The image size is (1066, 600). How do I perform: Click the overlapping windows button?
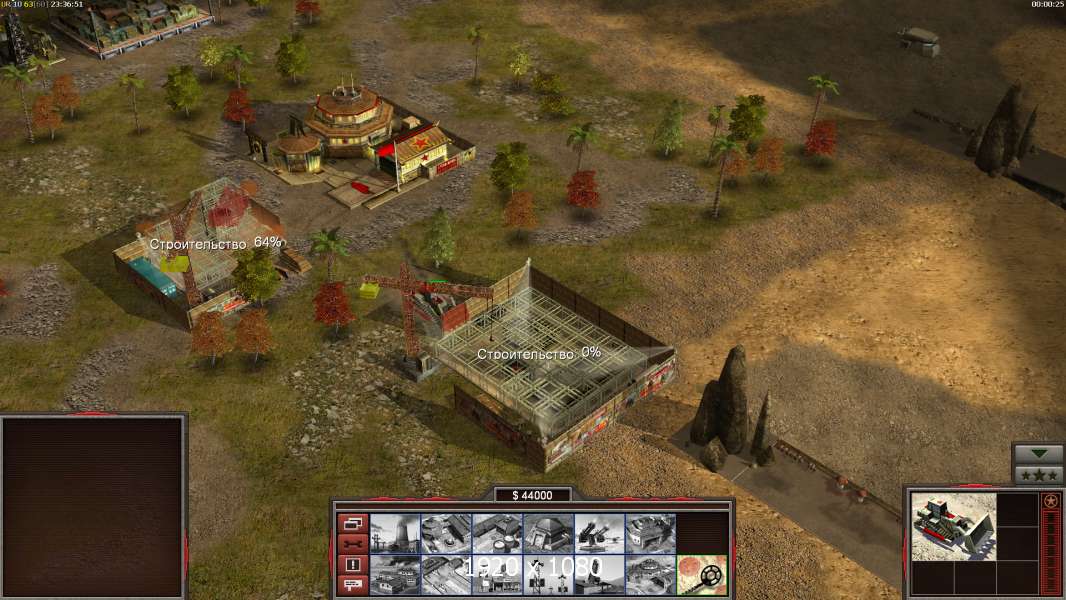point(352,523)
